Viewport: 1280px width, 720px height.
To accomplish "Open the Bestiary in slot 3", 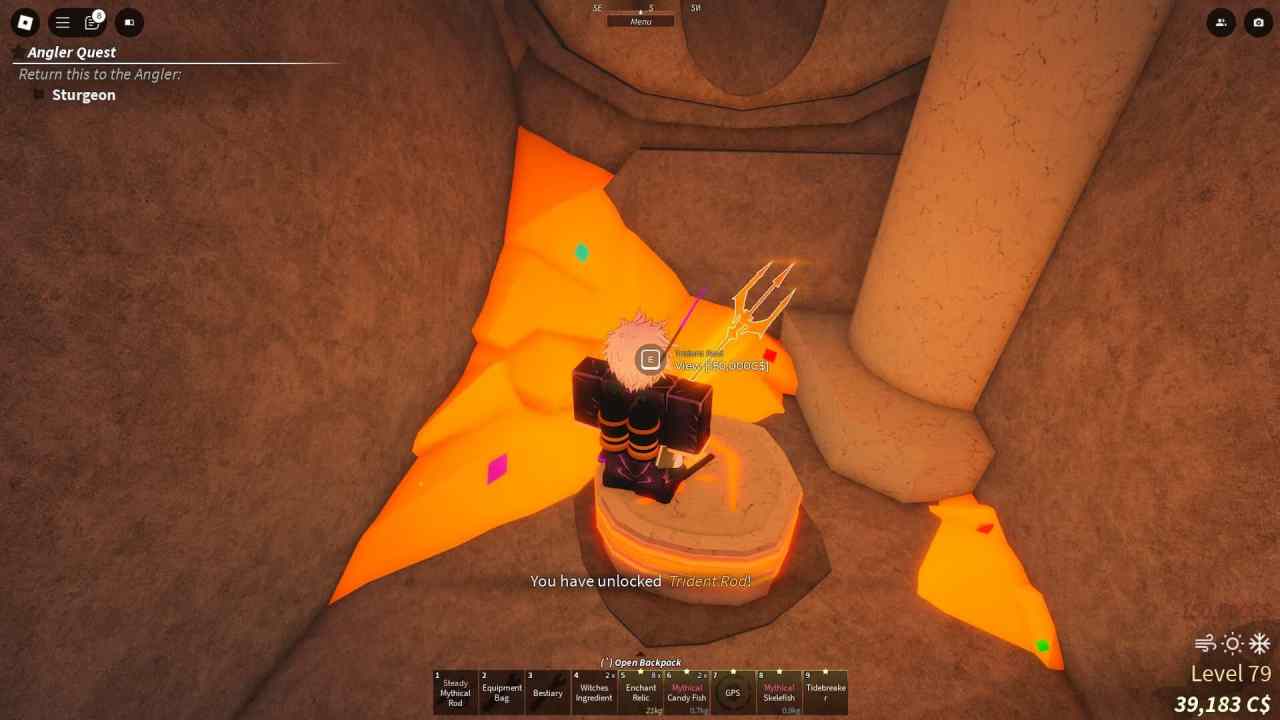I will click(x=547, y=691).
